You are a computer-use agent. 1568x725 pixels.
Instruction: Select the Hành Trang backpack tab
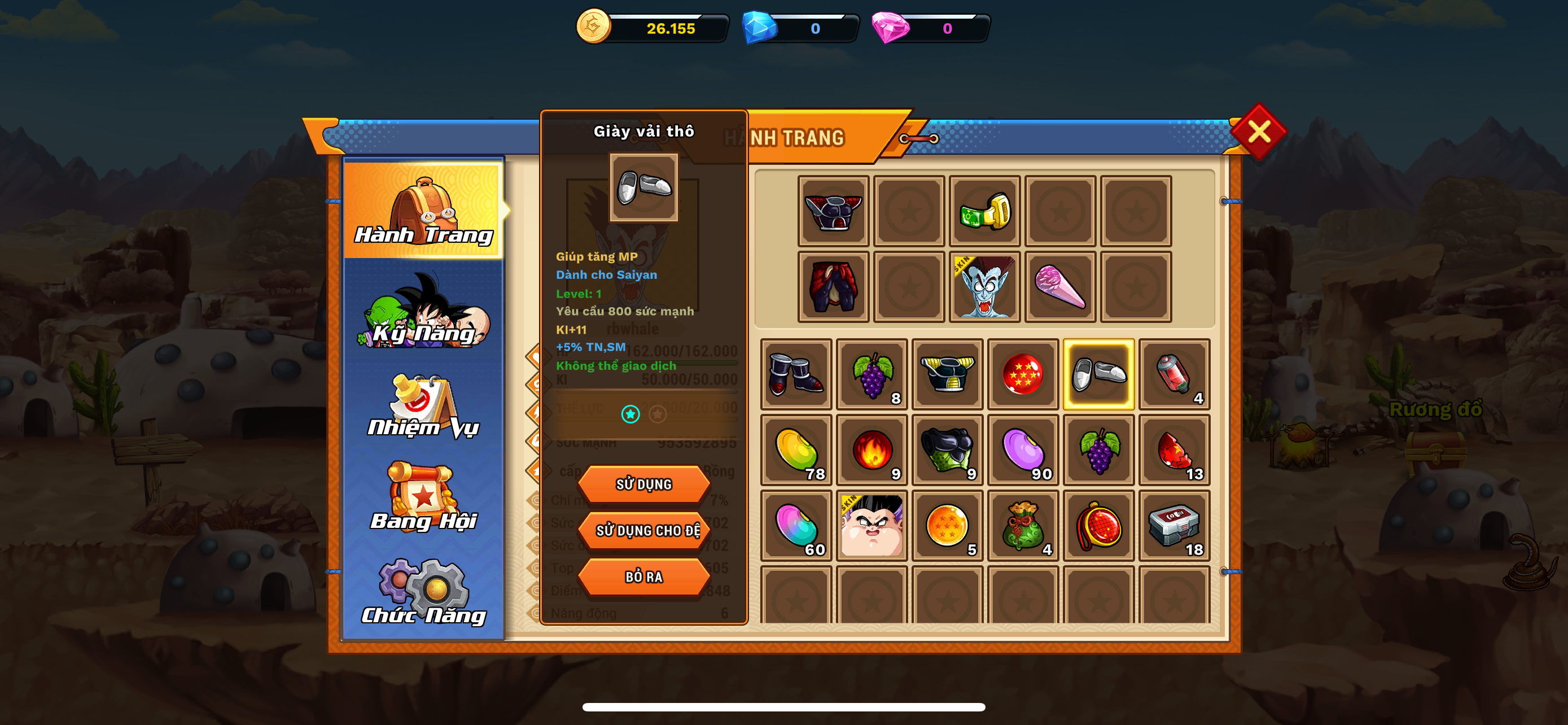(424, 210)
